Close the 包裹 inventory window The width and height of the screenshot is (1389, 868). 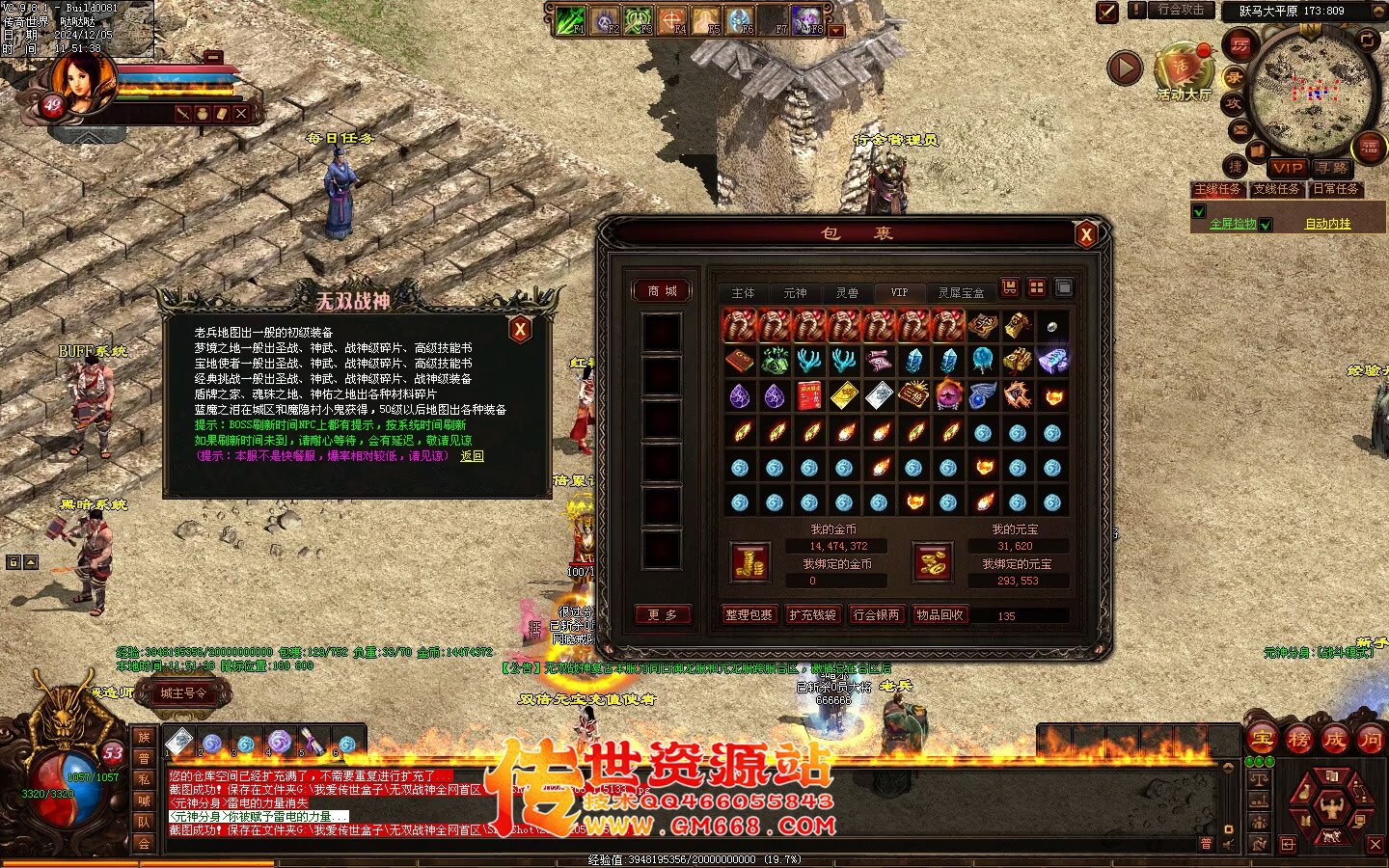coord(1086,233)
